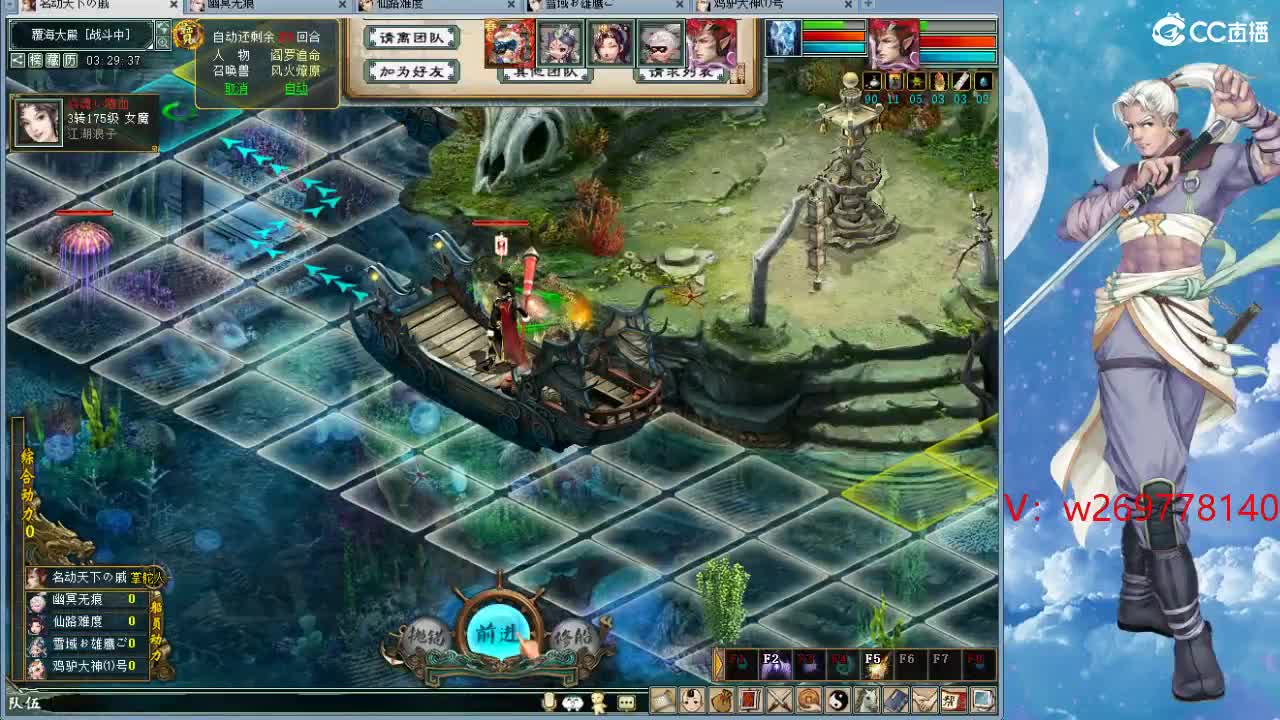This screenshot has width=1280, height=720.
Task: Activate the highlighted F5 skill slot
Action: tap(872, 661)
